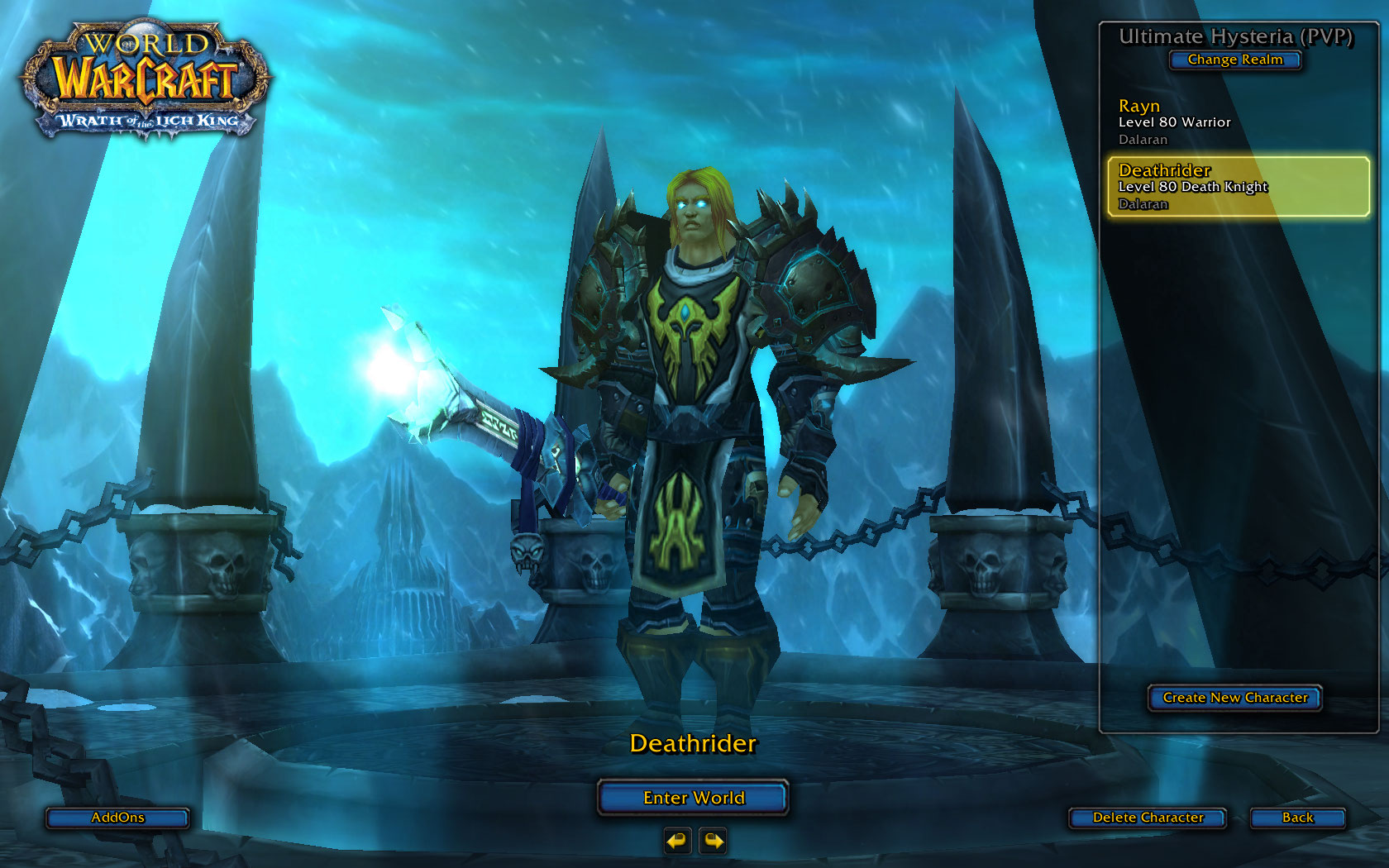The height and width of the screenshot is (868, 1389).
Task: Go back to the login screen
Action: [1297, 818]
